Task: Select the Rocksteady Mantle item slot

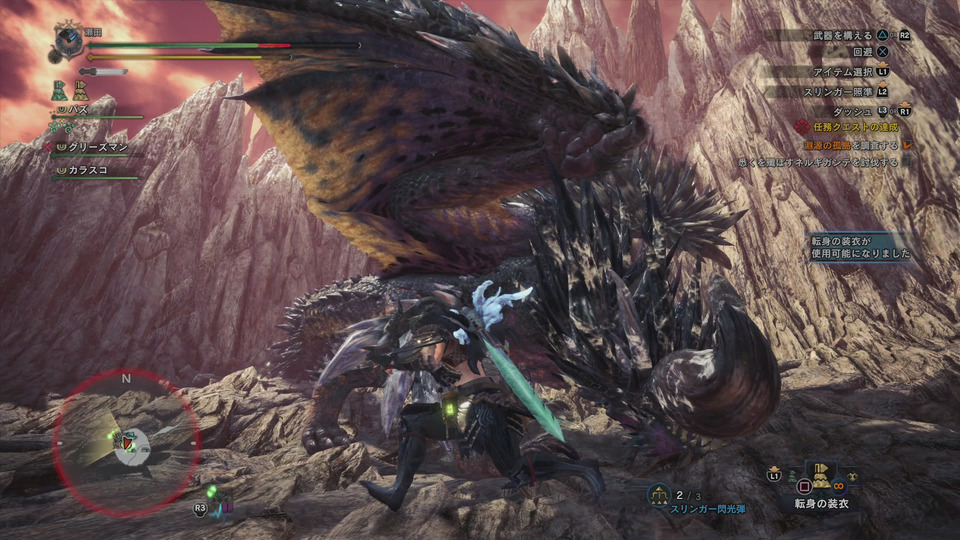Action: (822, 476)
